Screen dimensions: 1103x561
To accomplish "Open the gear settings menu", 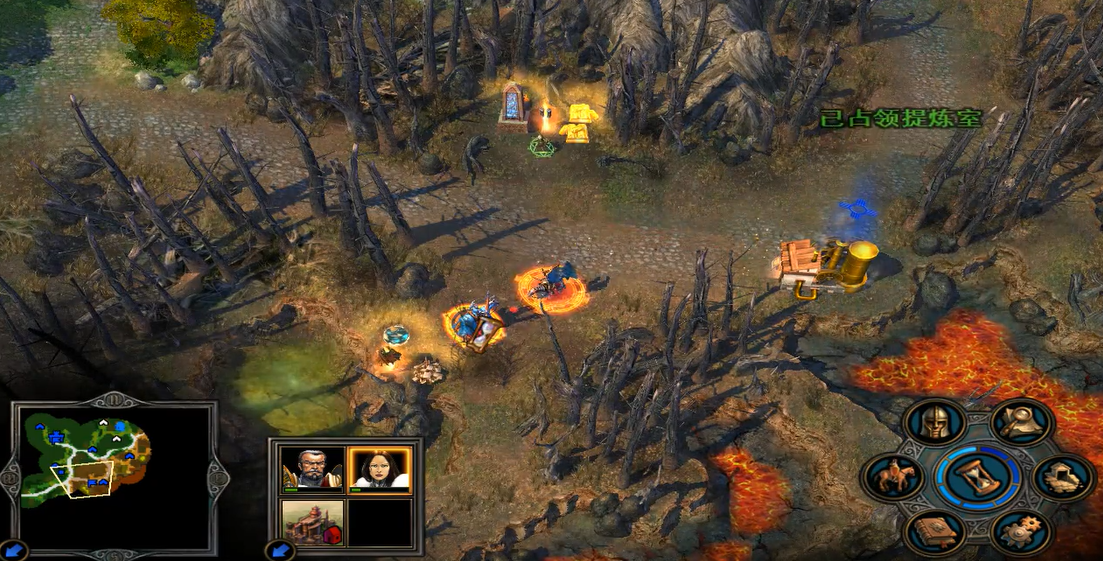I will (x=1021, y=532).
